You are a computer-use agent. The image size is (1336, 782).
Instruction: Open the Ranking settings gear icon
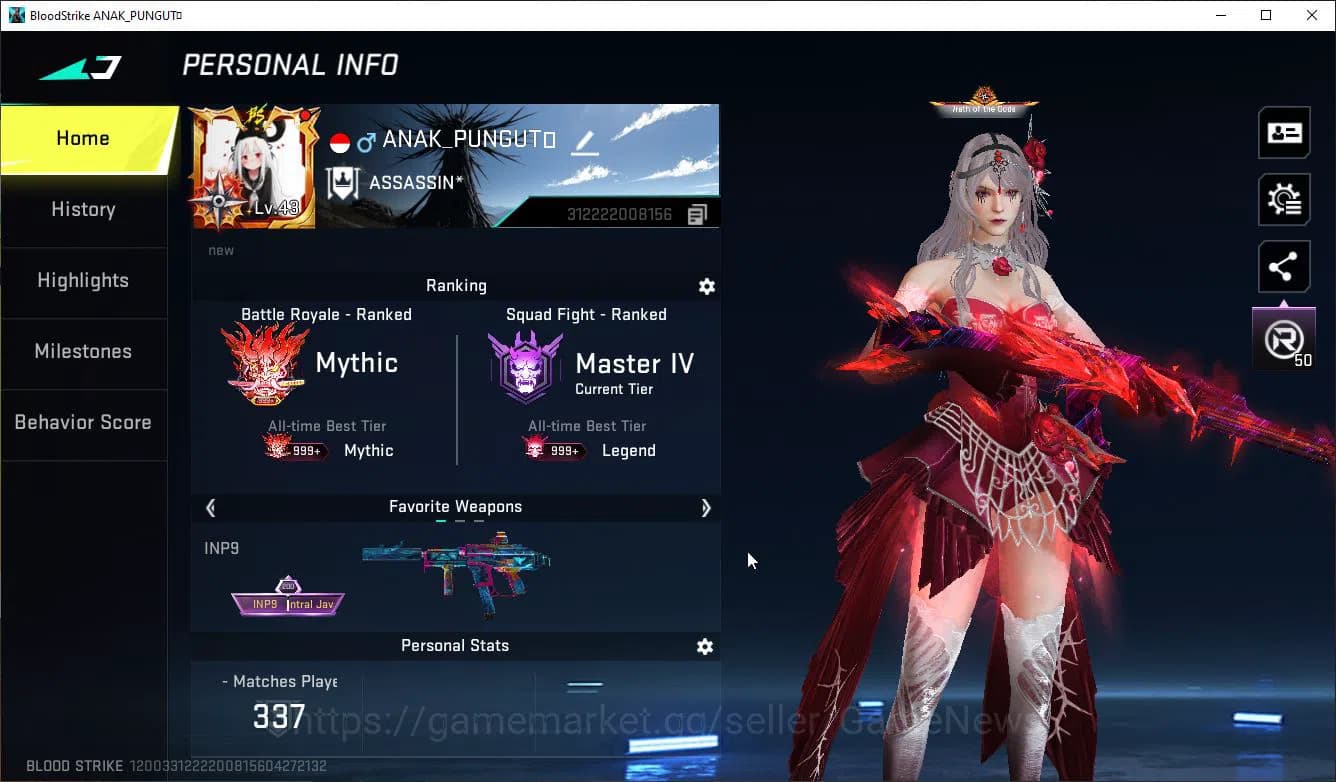[707, 286]
